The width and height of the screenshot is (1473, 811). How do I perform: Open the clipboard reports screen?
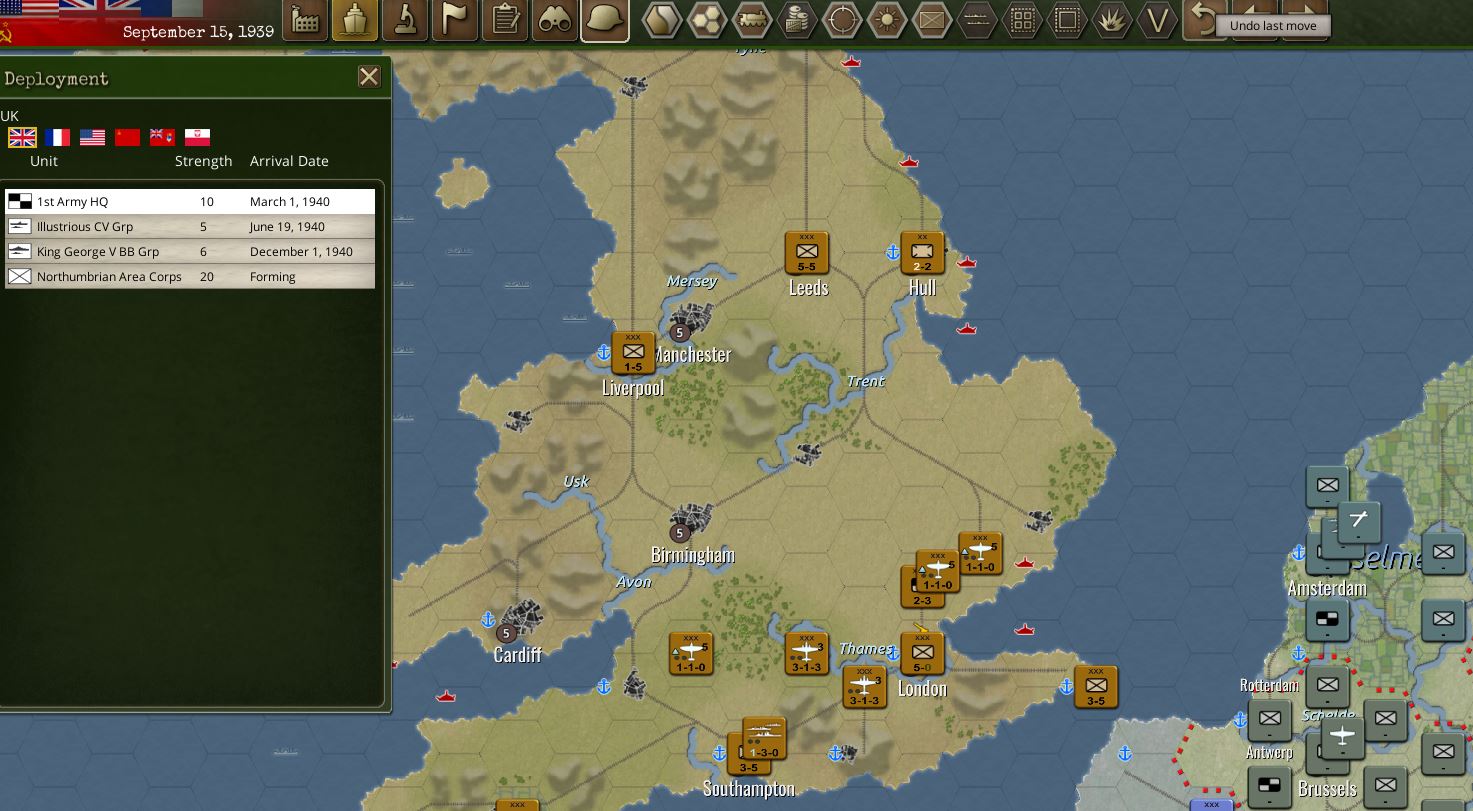(x=506, y=20)
